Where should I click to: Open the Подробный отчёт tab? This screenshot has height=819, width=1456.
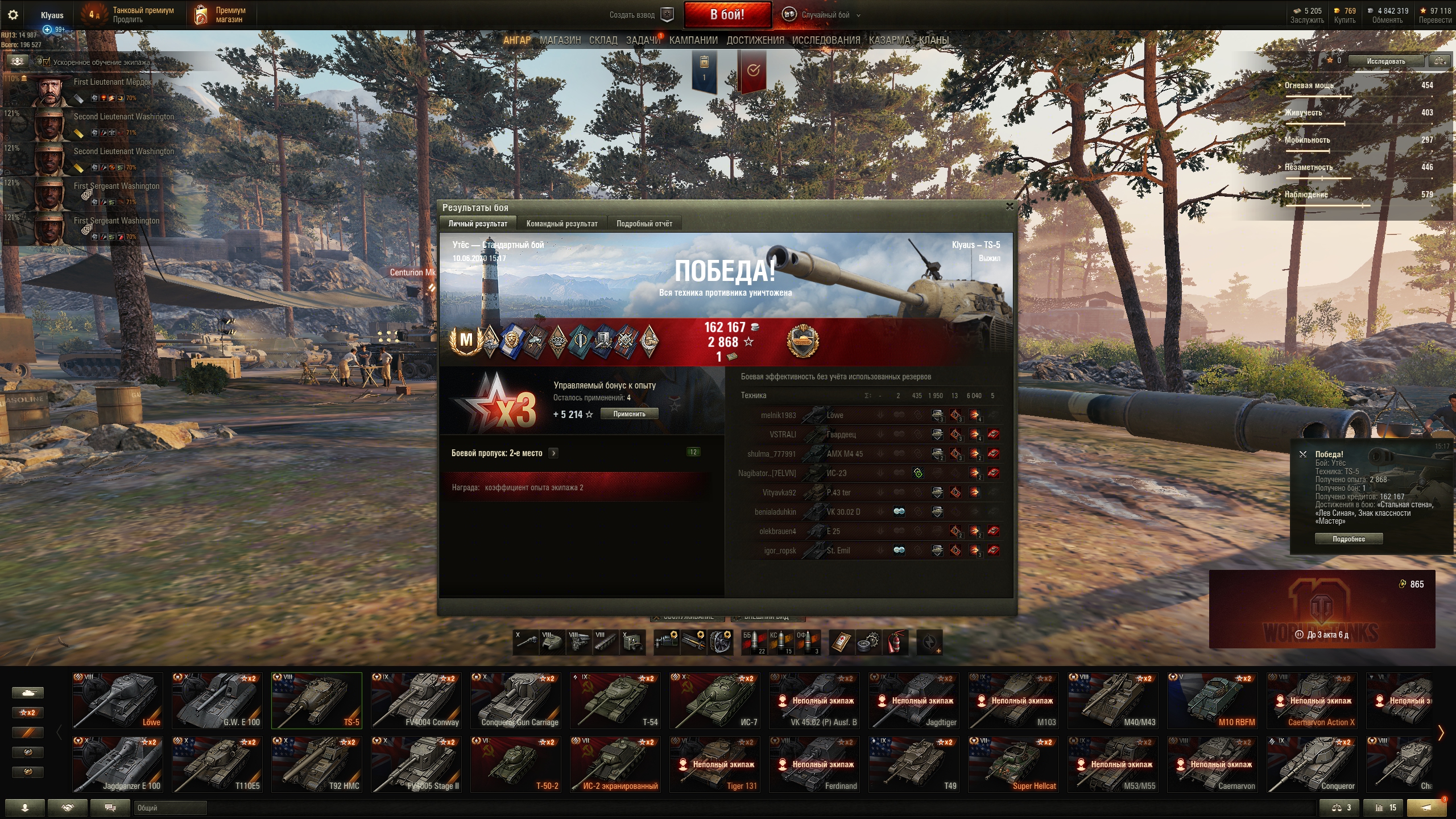click(644, 224)
